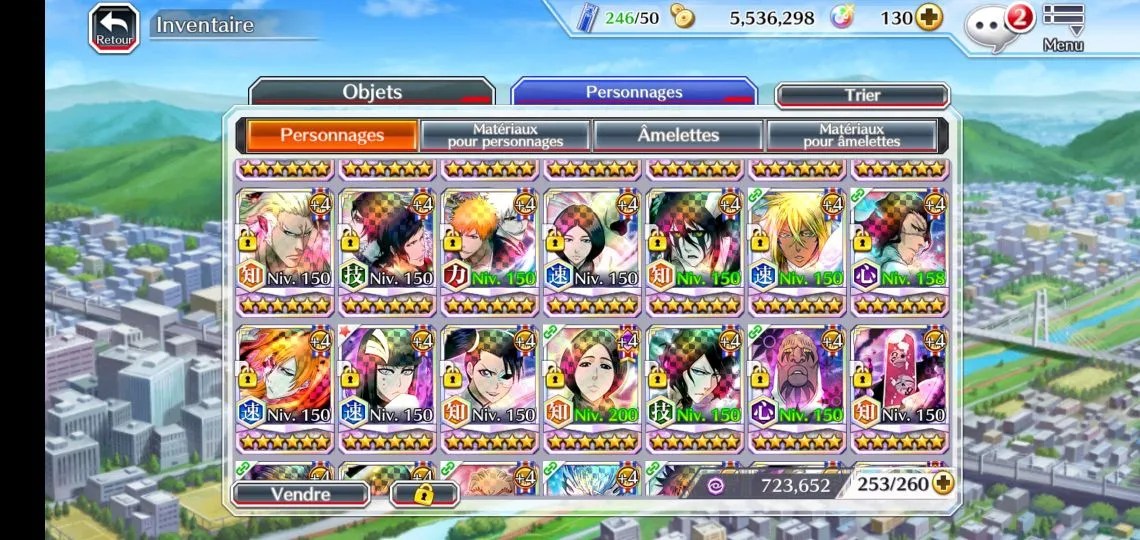Open the Trier sorting options
This screenshot has width=1140, height=540.
pyautogui.click(x=862, y=96)
